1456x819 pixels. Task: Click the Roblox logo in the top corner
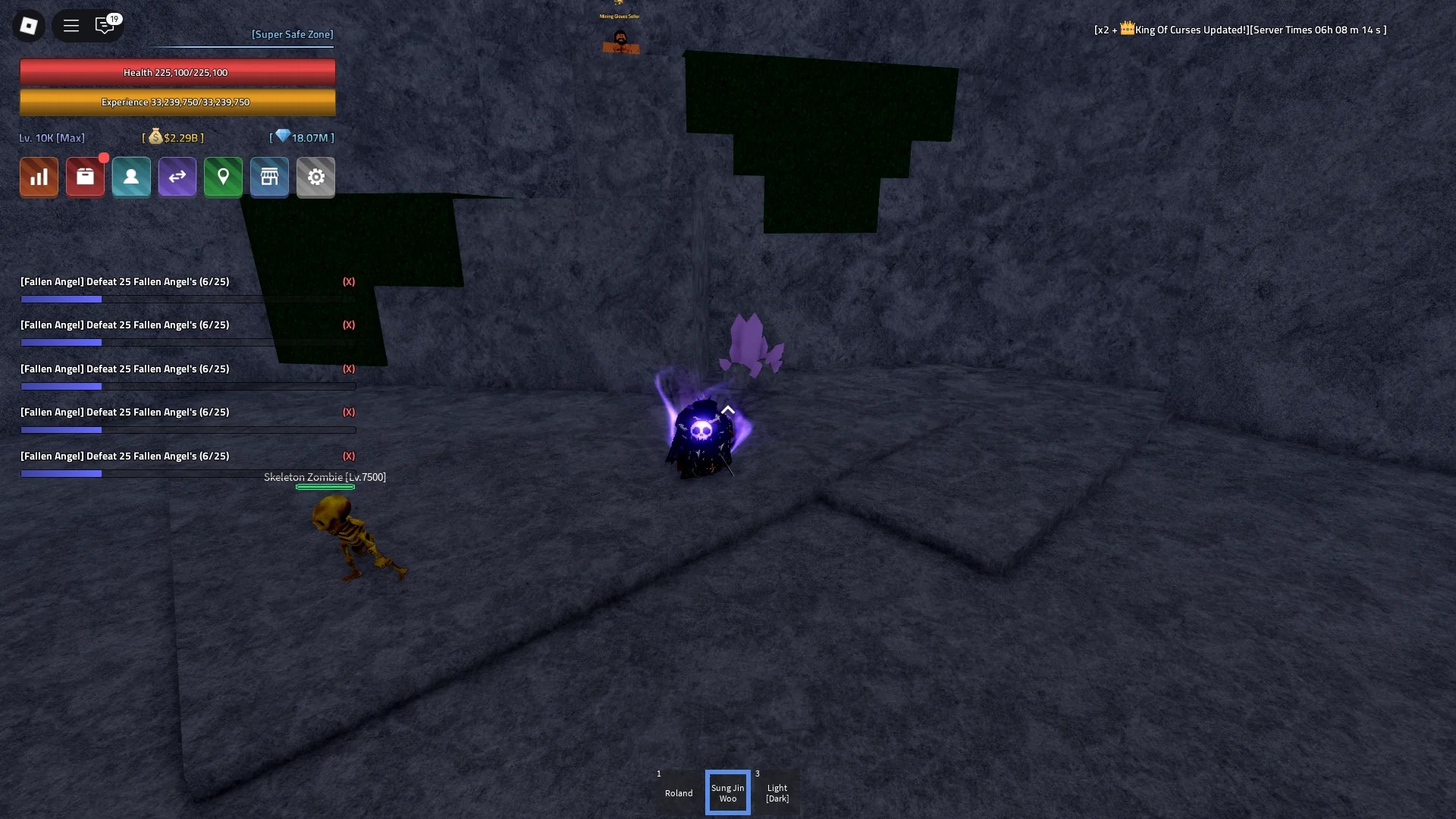point(28,25)
